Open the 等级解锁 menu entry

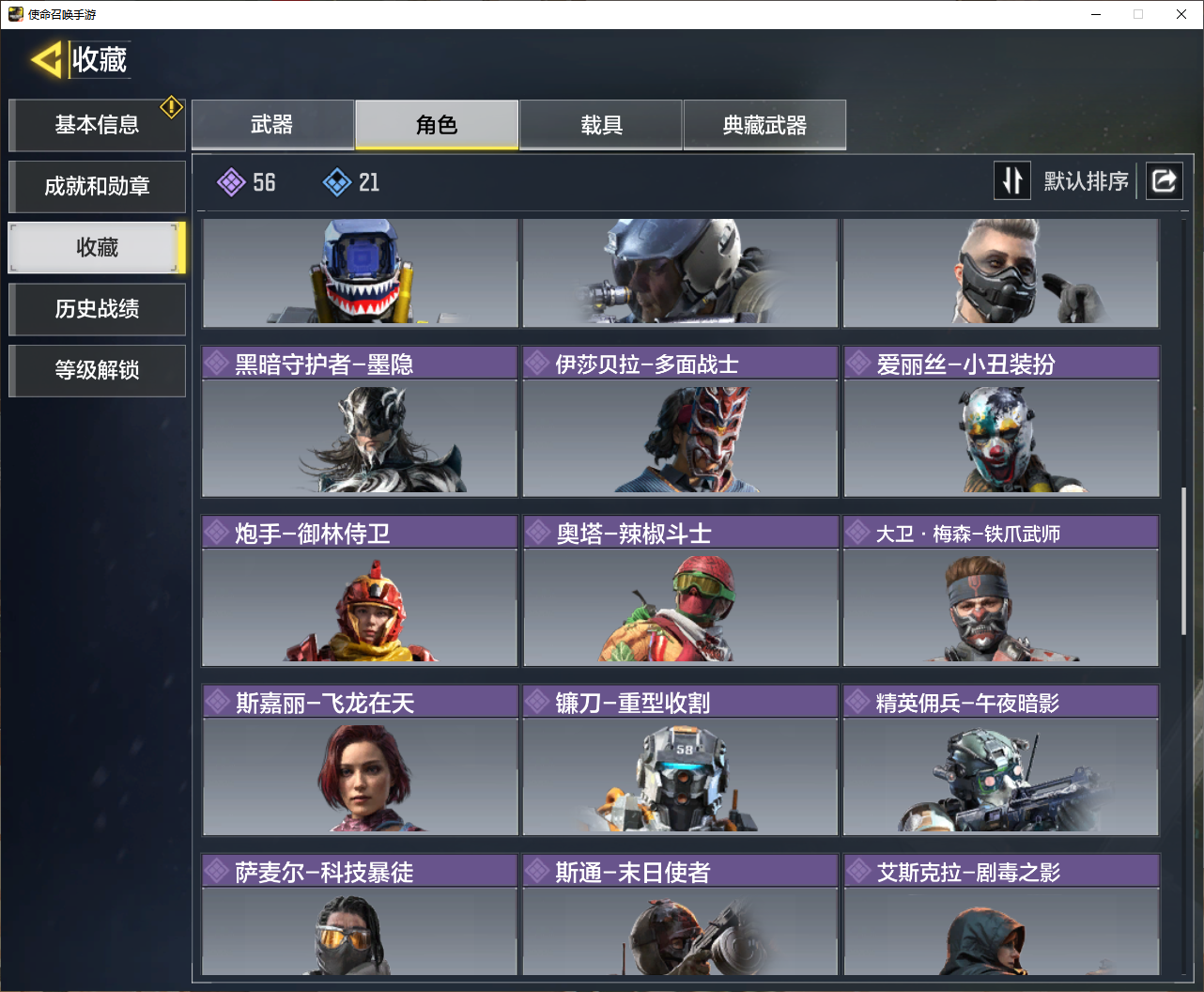(x=97, y=370)
